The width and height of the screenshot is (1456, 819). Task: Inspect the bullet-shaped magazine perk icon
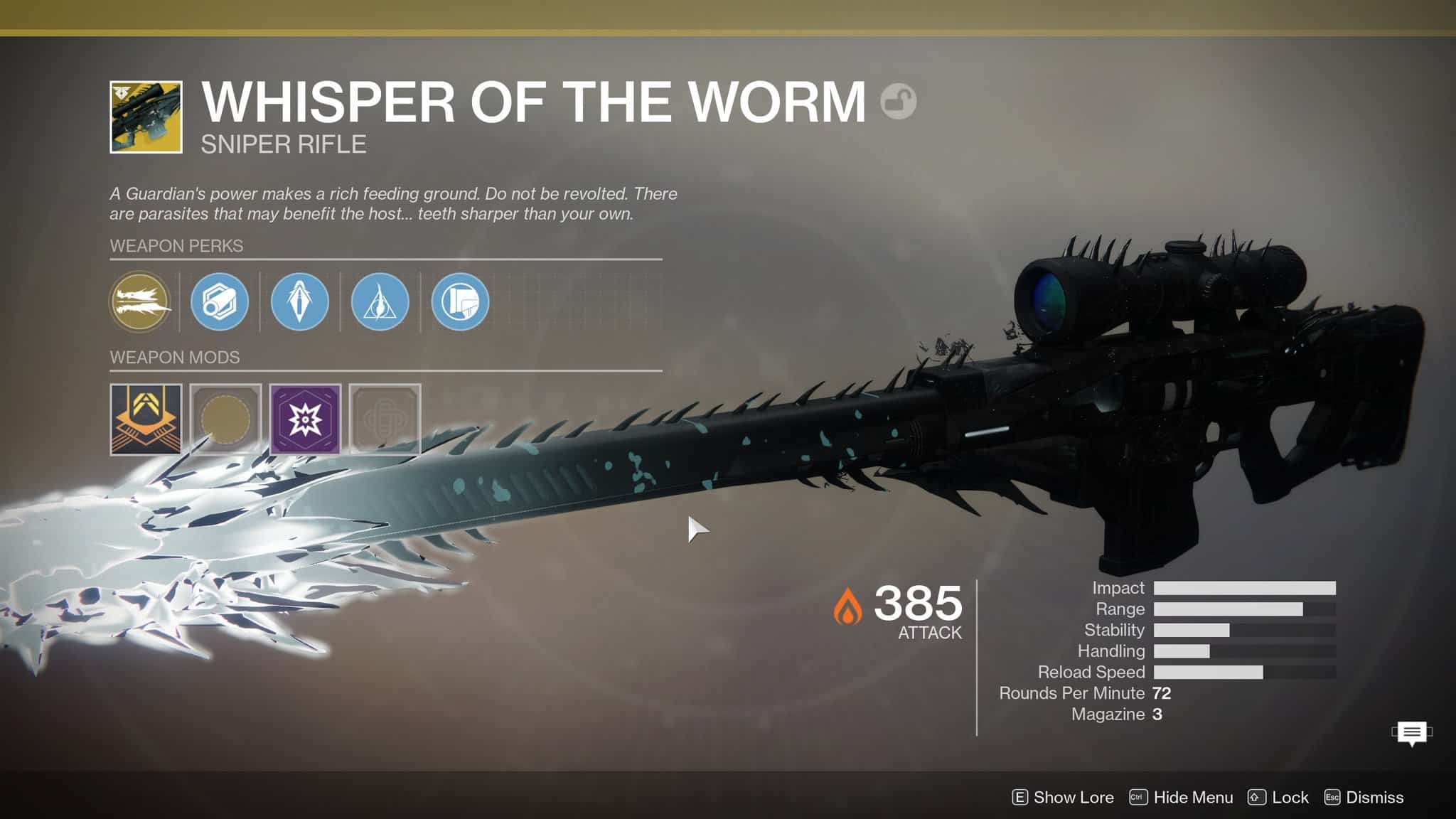click(300, 302)
